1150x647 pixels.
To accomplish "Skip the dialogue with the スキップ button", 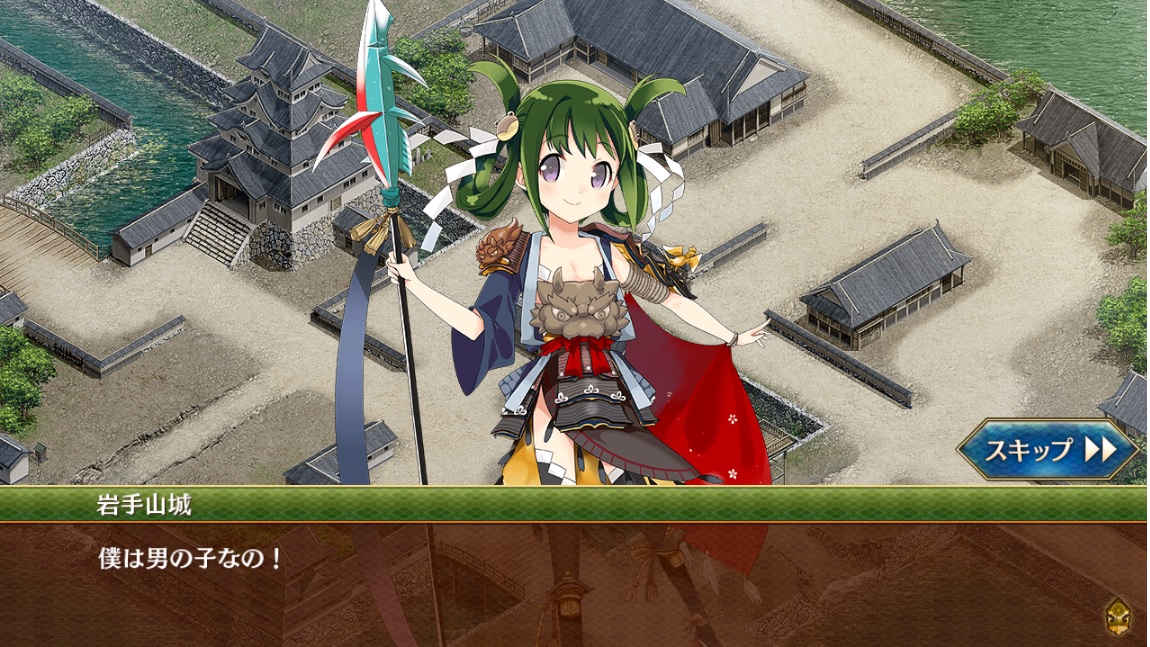I will tap(1048, 450).
